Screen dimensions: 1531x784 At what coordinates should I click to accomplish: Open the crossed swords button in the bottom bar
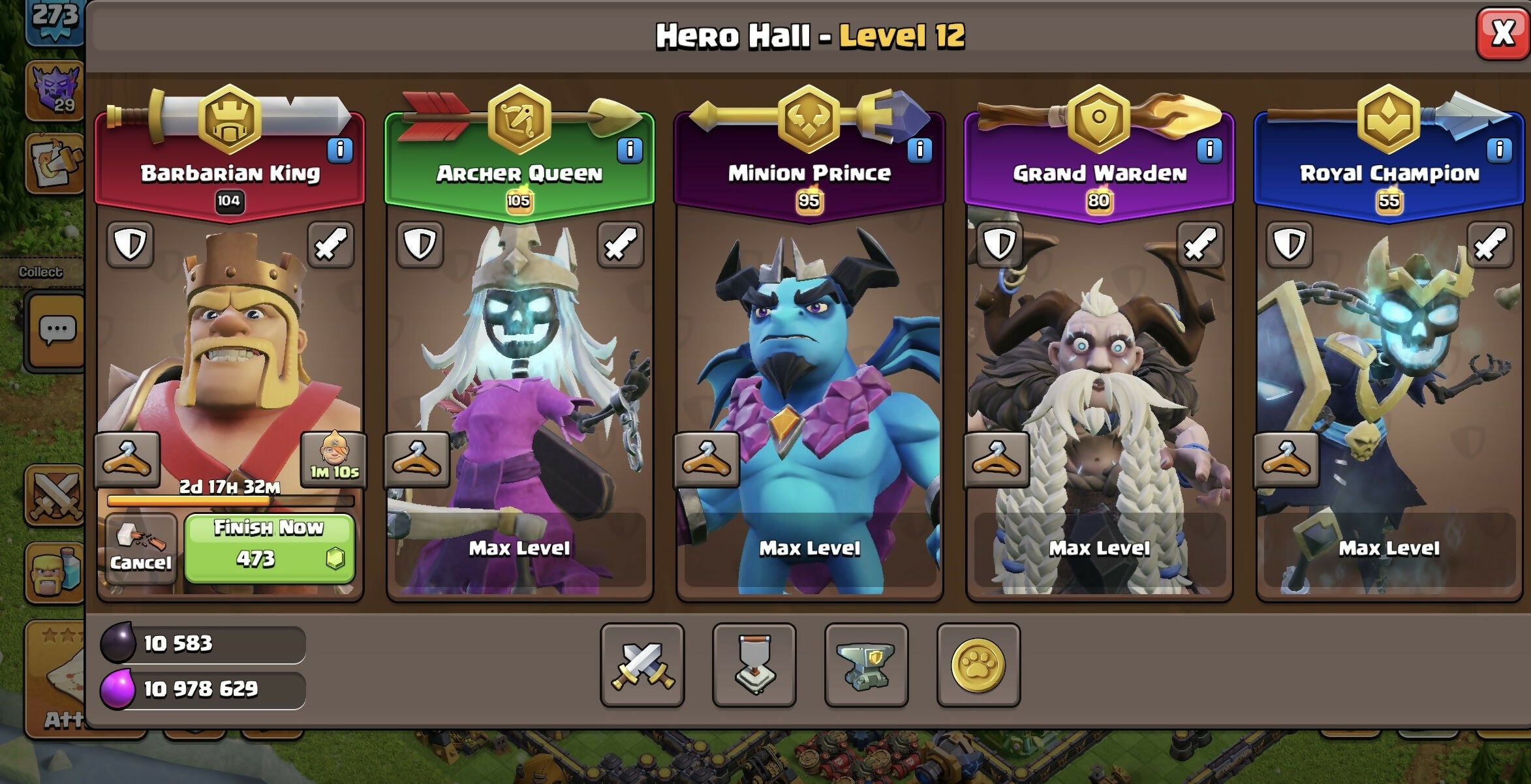[642, 665]
